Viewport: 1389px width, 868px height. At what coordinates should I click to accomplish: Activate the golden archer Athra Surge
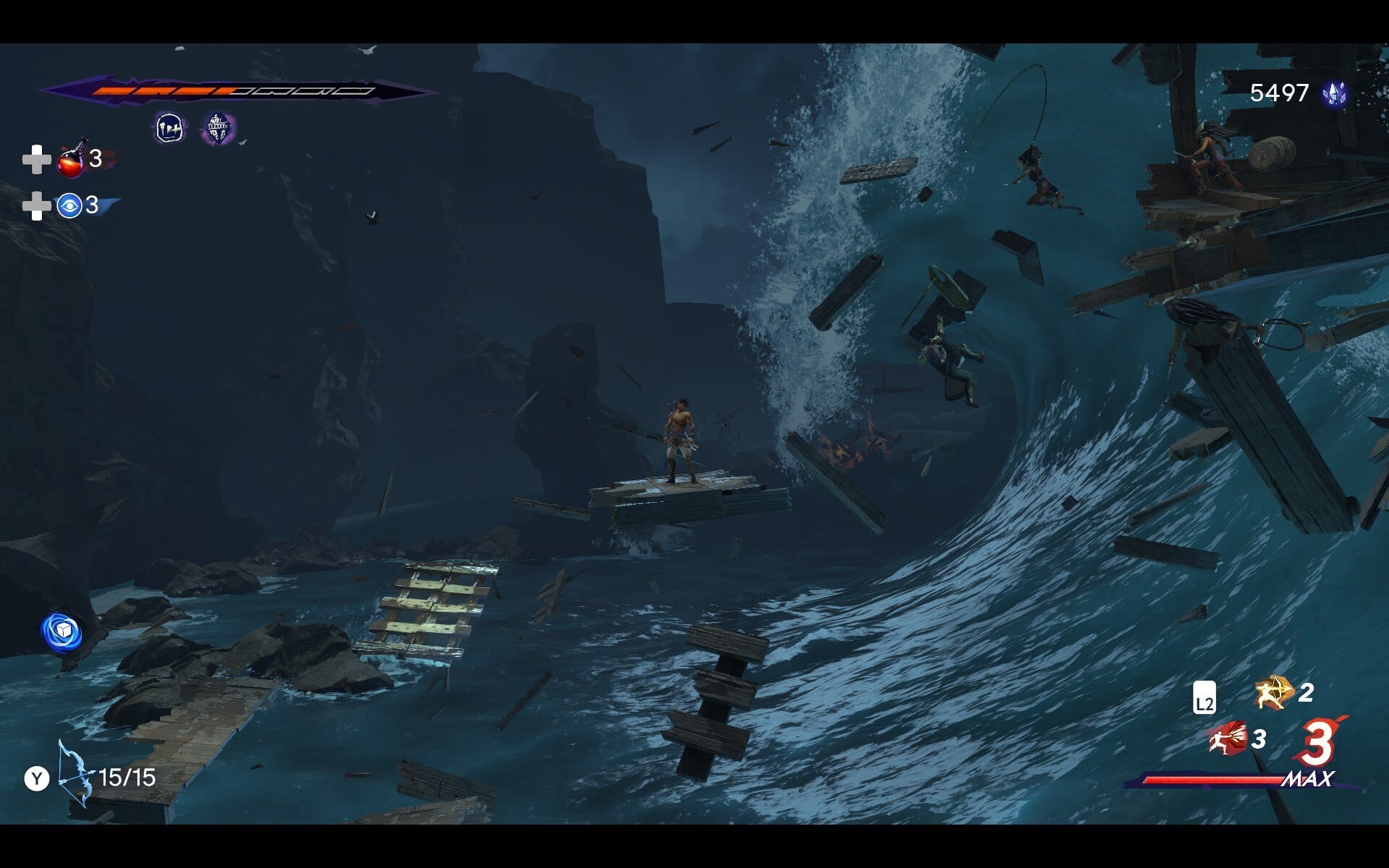coord(1274,692)
